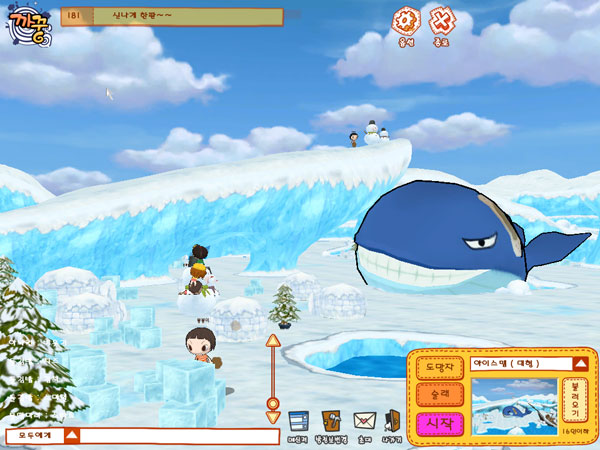Click the red X exit icon
Image resolution: width=600 pixels, height=450 pixels.
coord(441,18)
